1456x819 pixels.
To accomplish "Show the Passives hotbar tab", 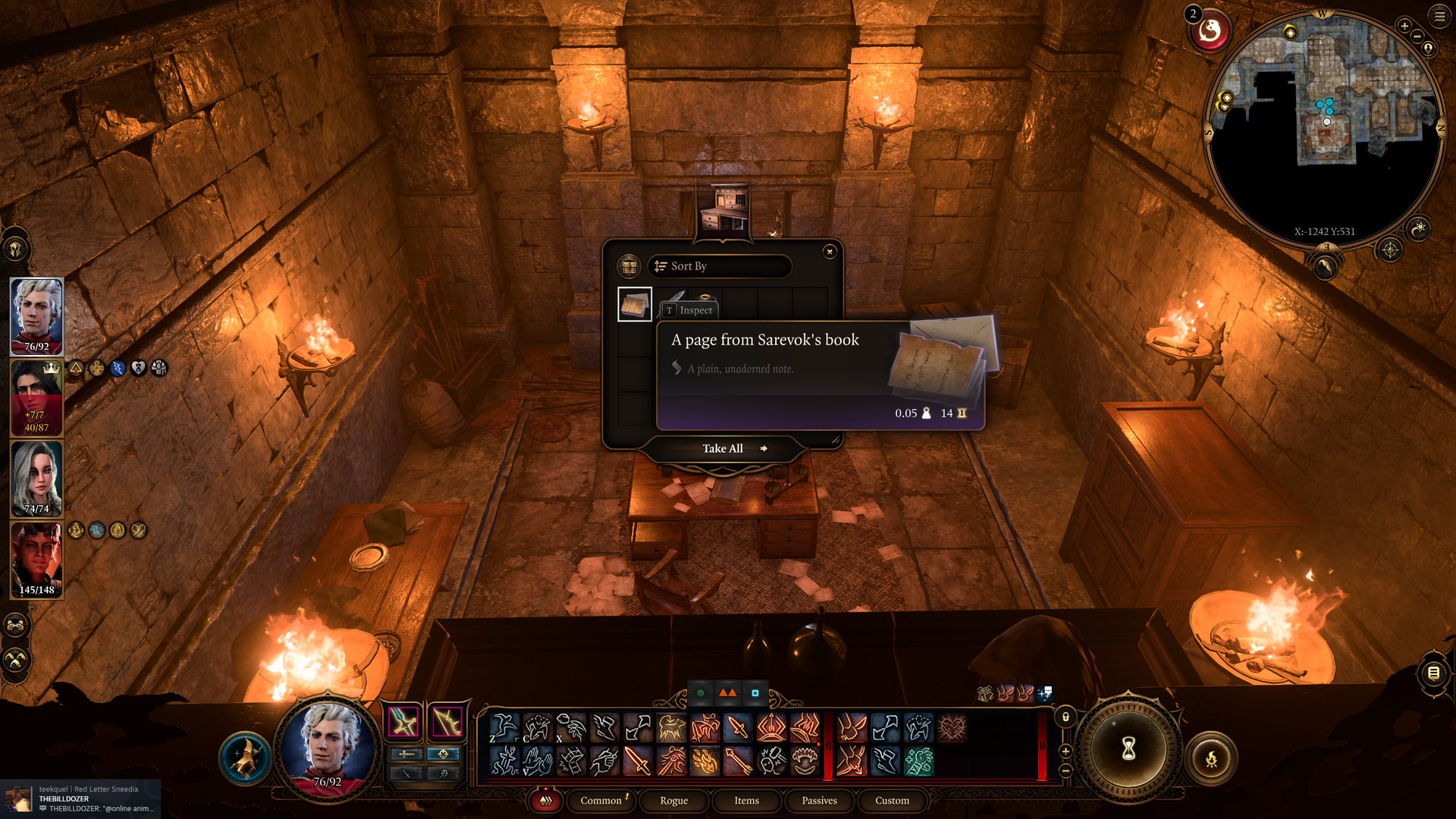I will (819, 801).
